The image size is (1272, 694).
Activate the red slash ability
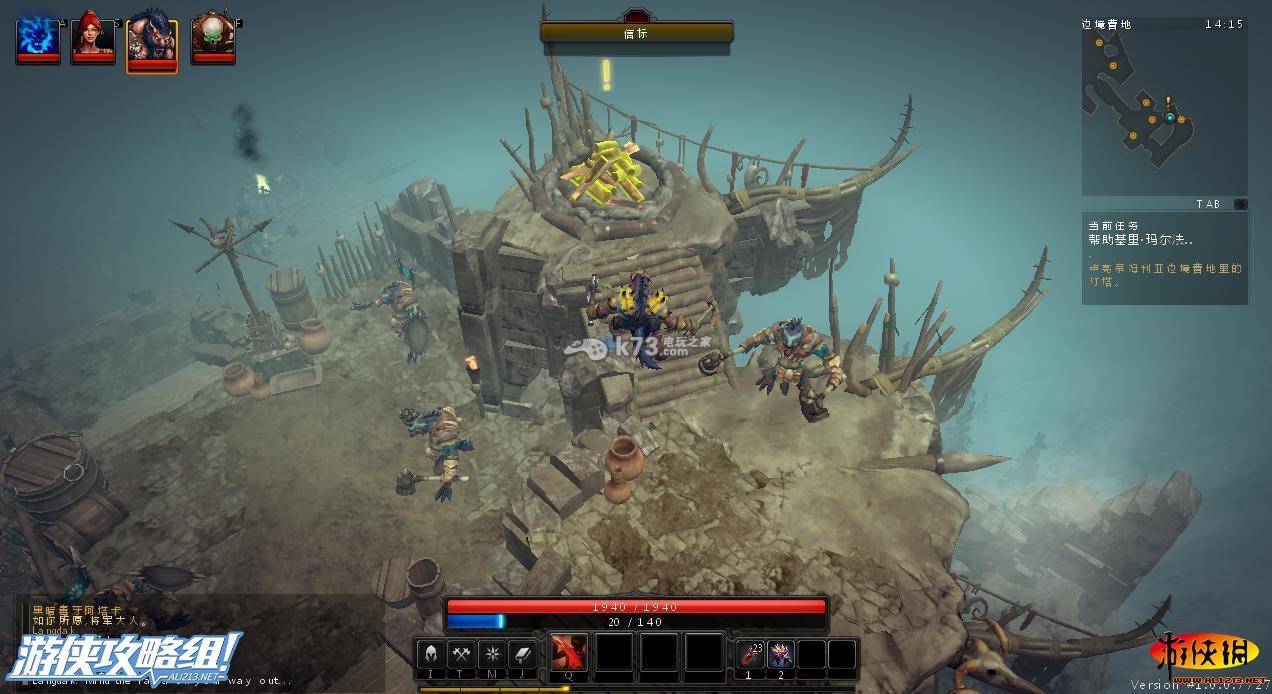click(568, 653)
